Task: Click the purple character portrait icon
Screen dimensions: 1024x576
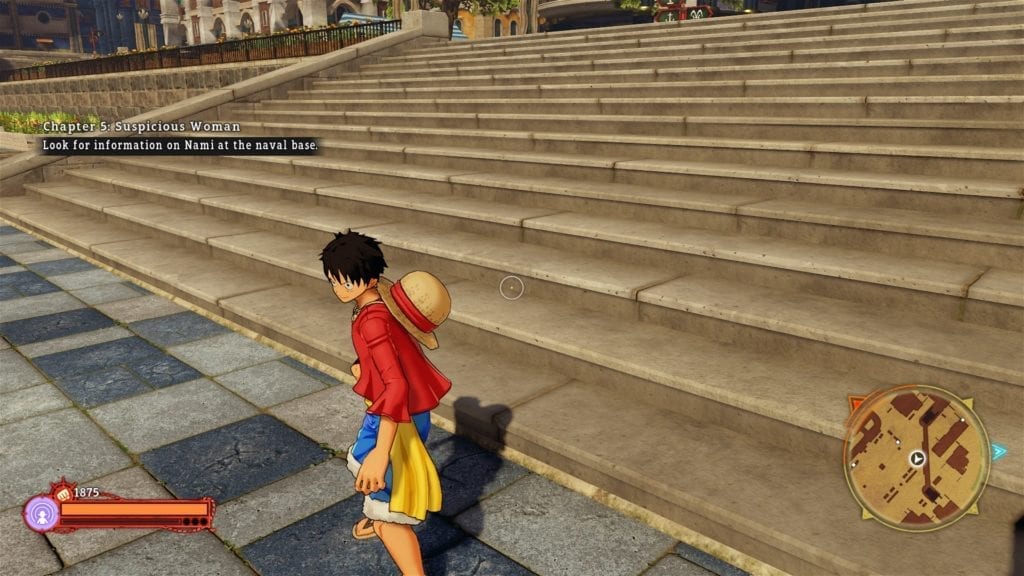Action: 41,514
